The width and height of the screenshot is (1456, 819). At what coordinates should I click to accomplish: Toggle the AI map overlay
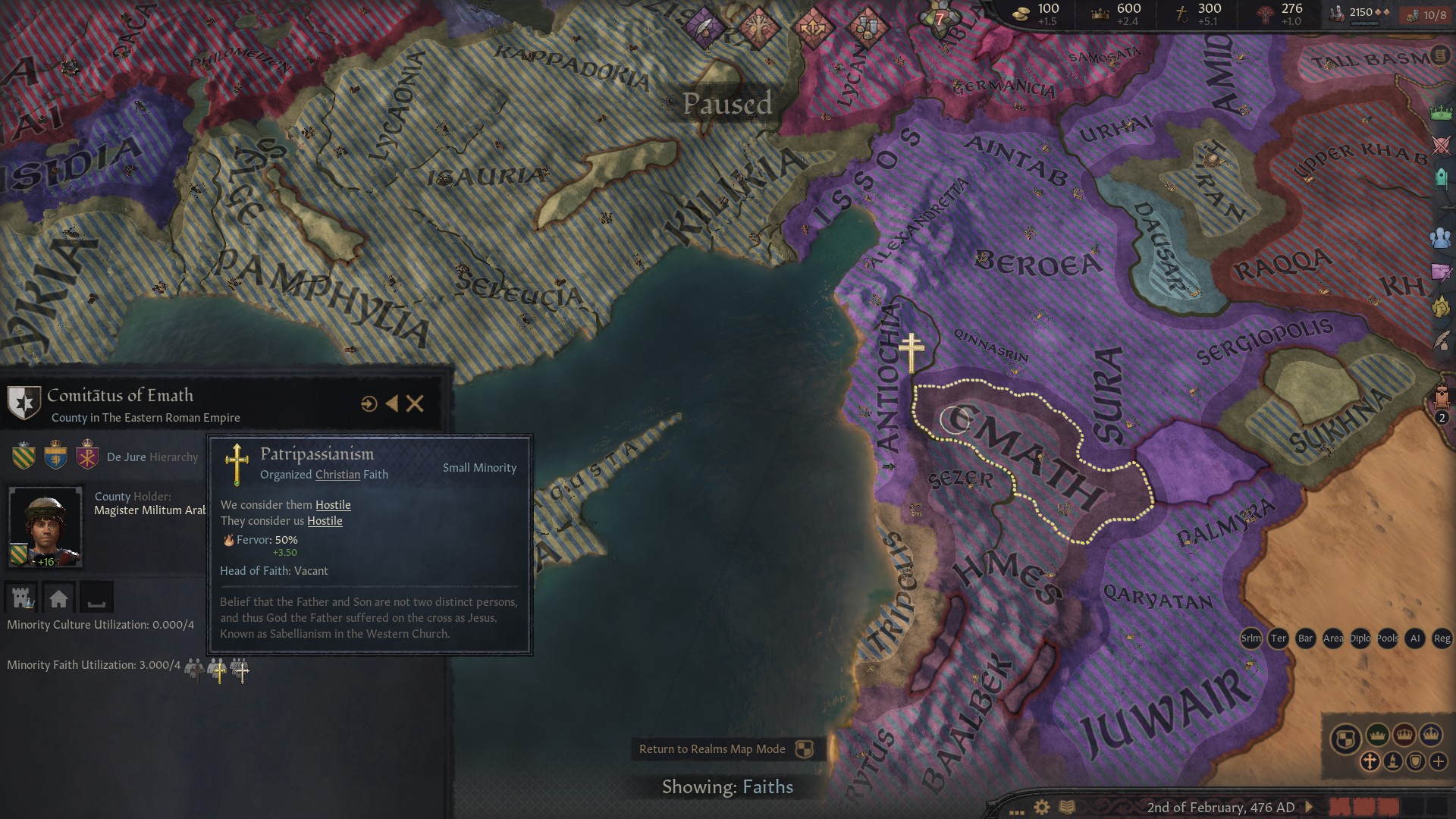[1415, 639]
